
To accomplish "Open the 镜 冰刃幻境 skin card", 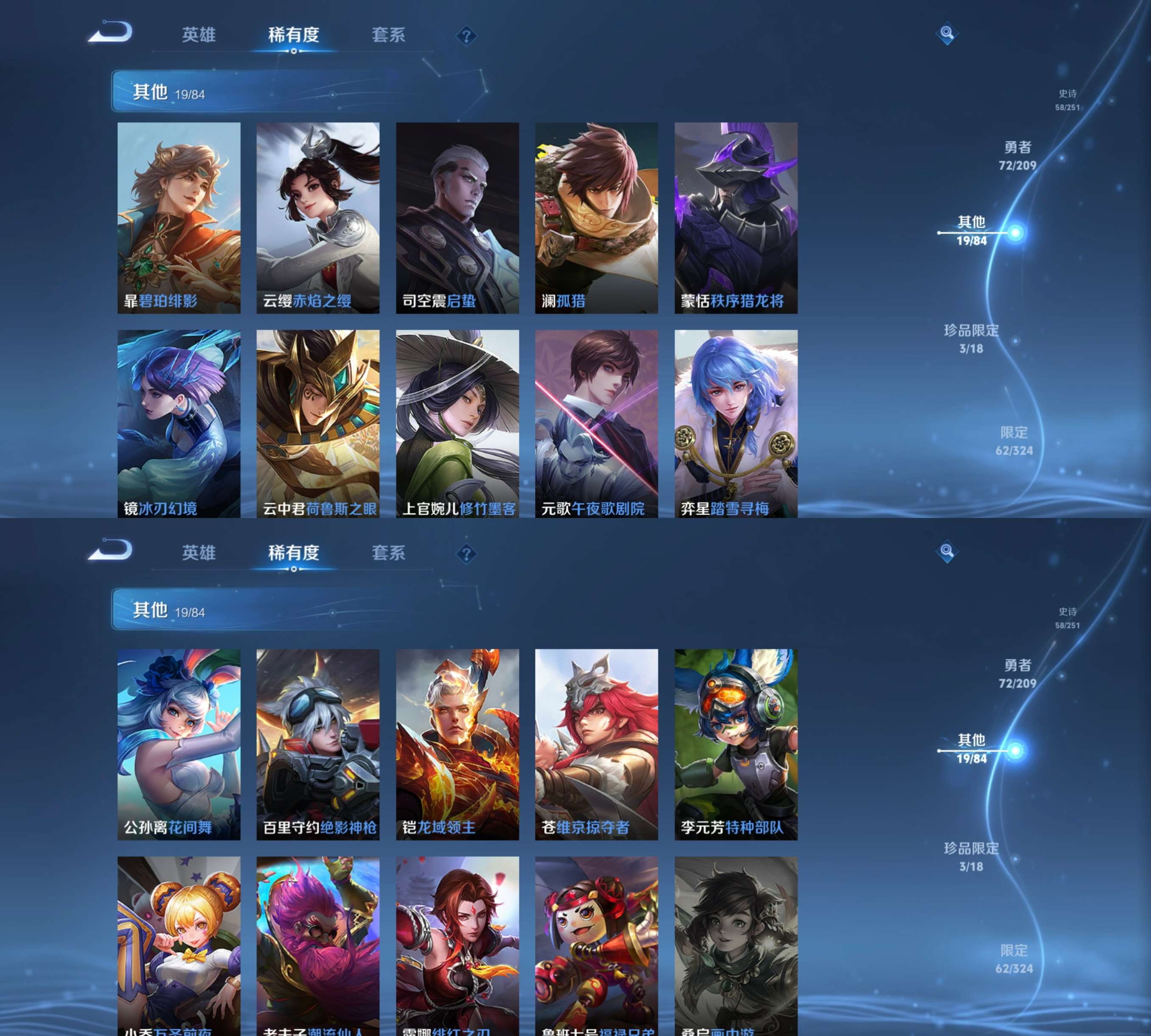I will point(179,423).
